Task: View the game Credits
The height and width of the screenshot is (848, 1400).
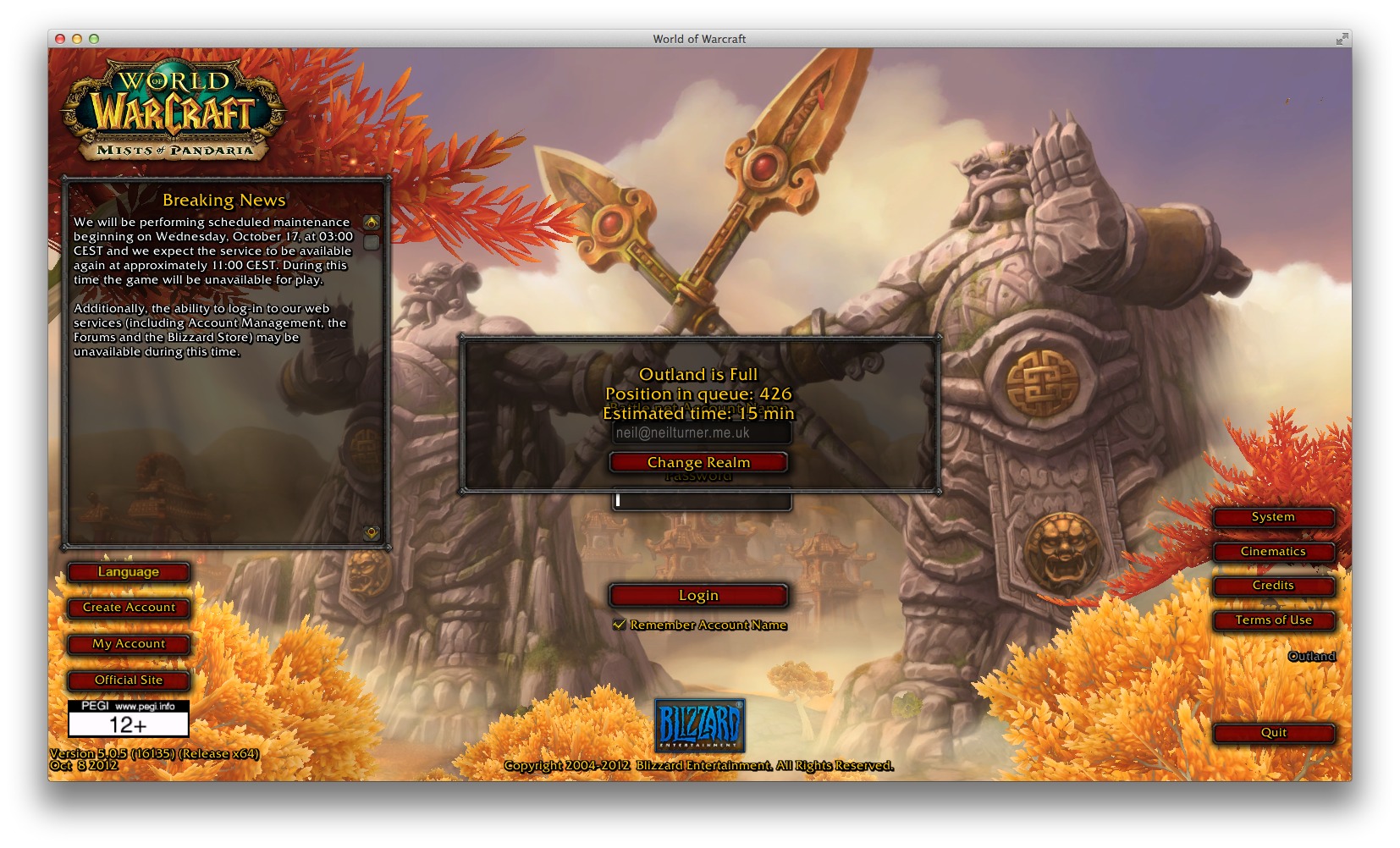Action: coord(1274,586)
